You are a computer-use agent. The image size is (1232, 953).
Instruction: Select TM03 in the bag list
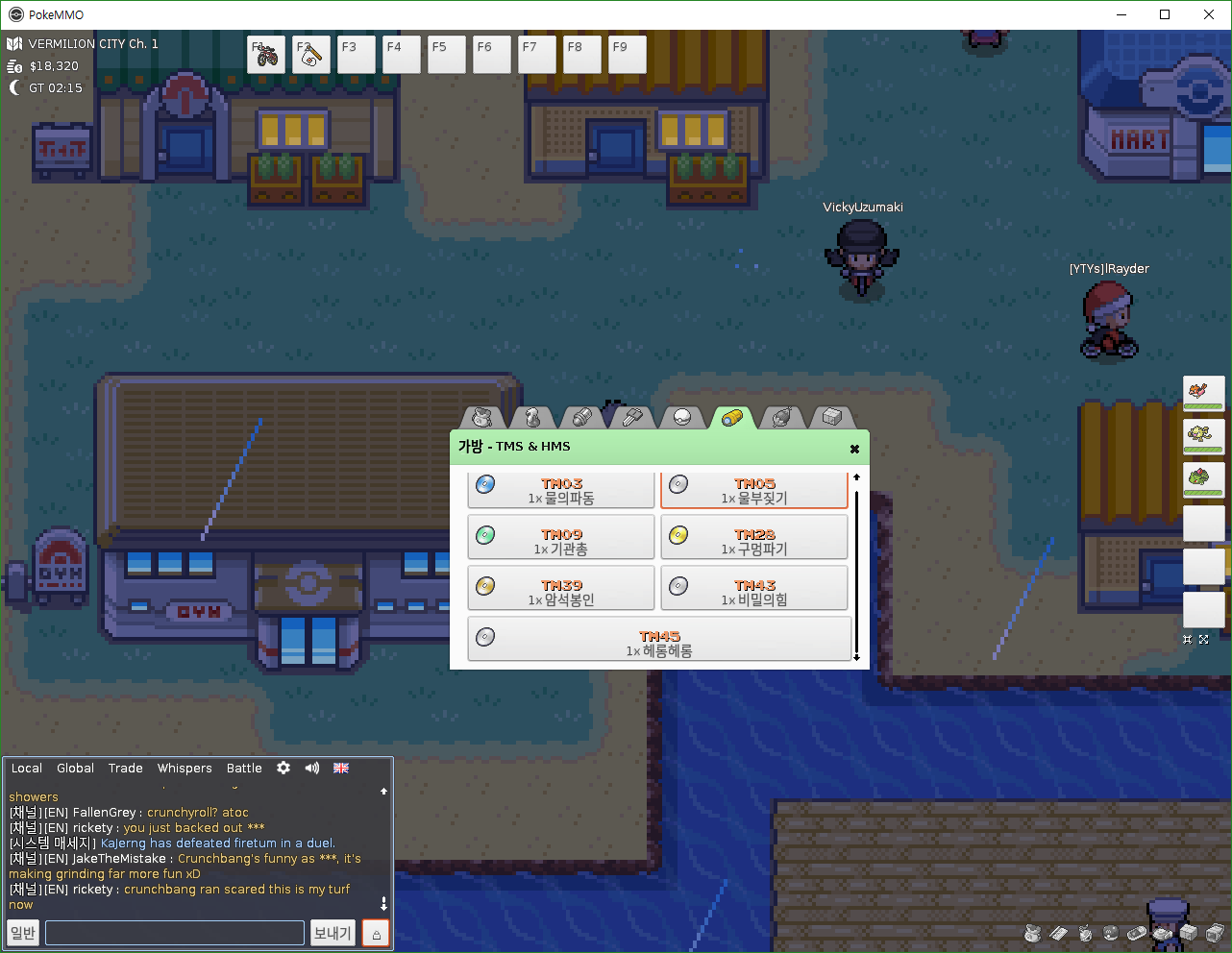pyautogui.click(x=561, y=490)
